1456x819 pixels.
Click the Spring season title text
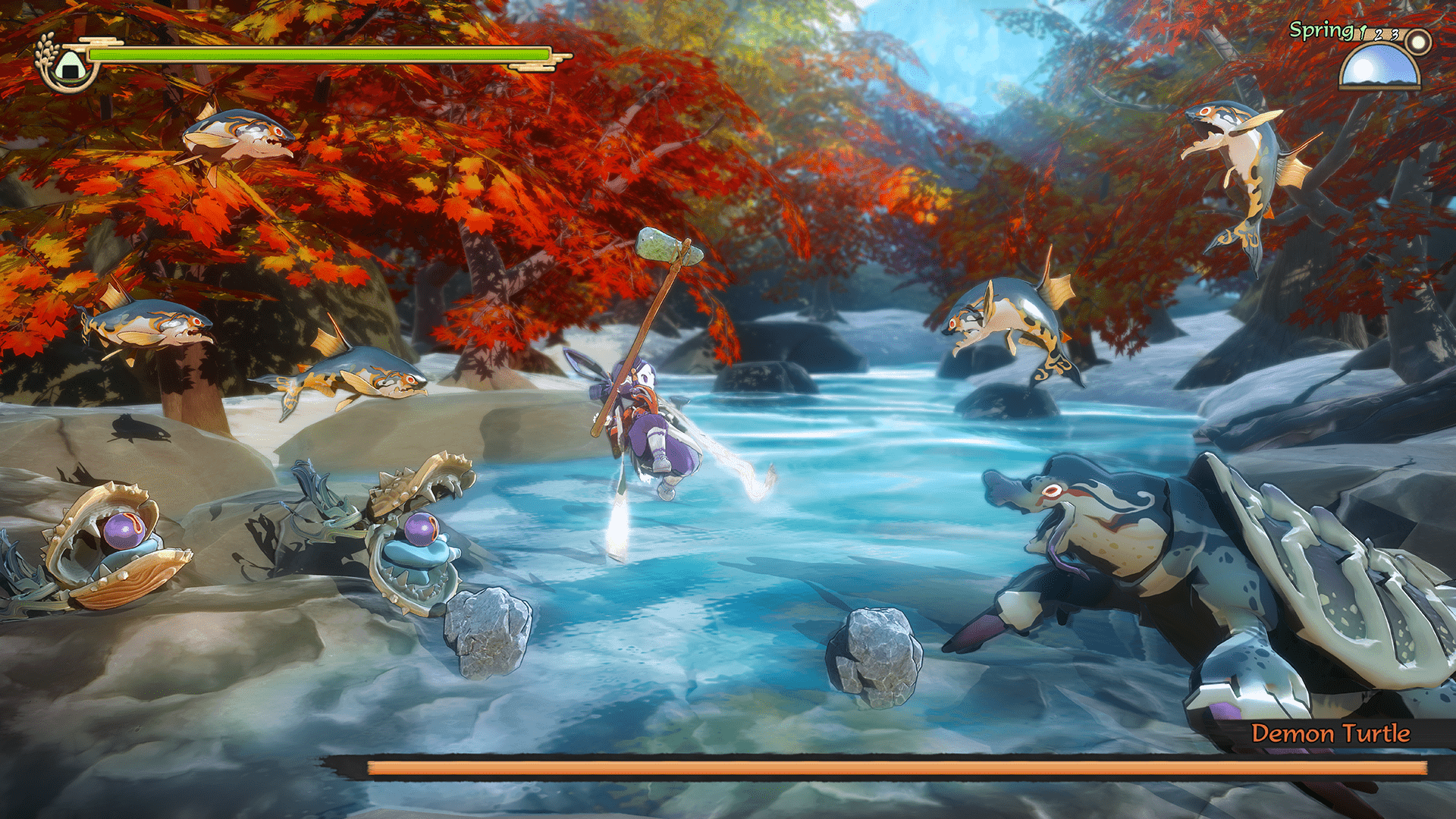(x=1322, y=31)
